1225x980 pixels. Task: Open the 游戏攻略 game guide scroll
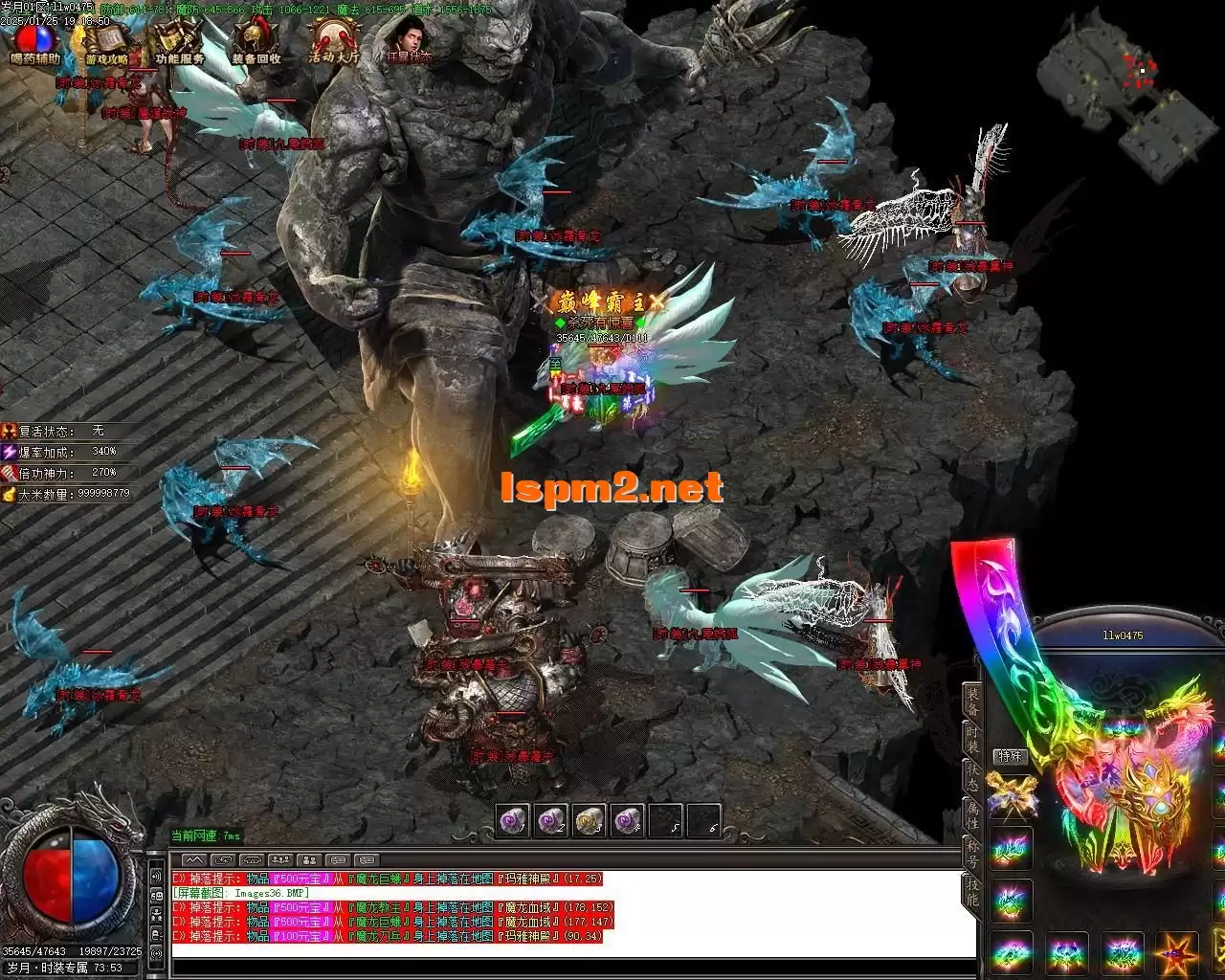pos(104,43)
